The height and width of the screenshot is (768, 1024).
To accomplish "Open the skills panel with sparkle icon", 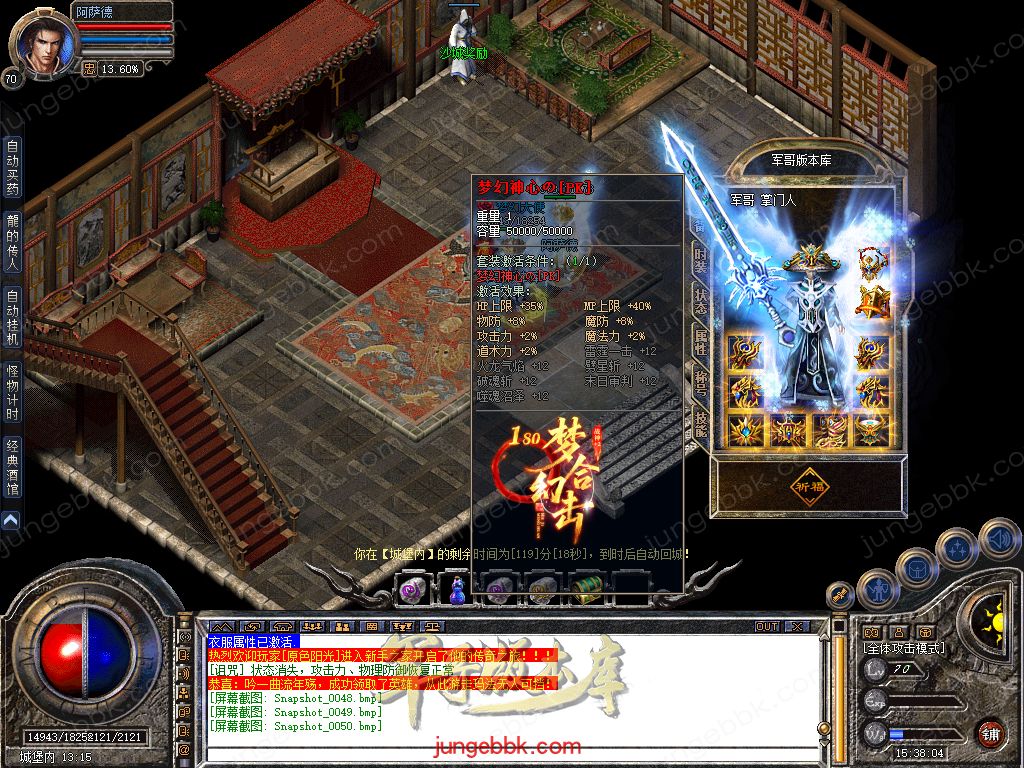I will tap(957, 548).
